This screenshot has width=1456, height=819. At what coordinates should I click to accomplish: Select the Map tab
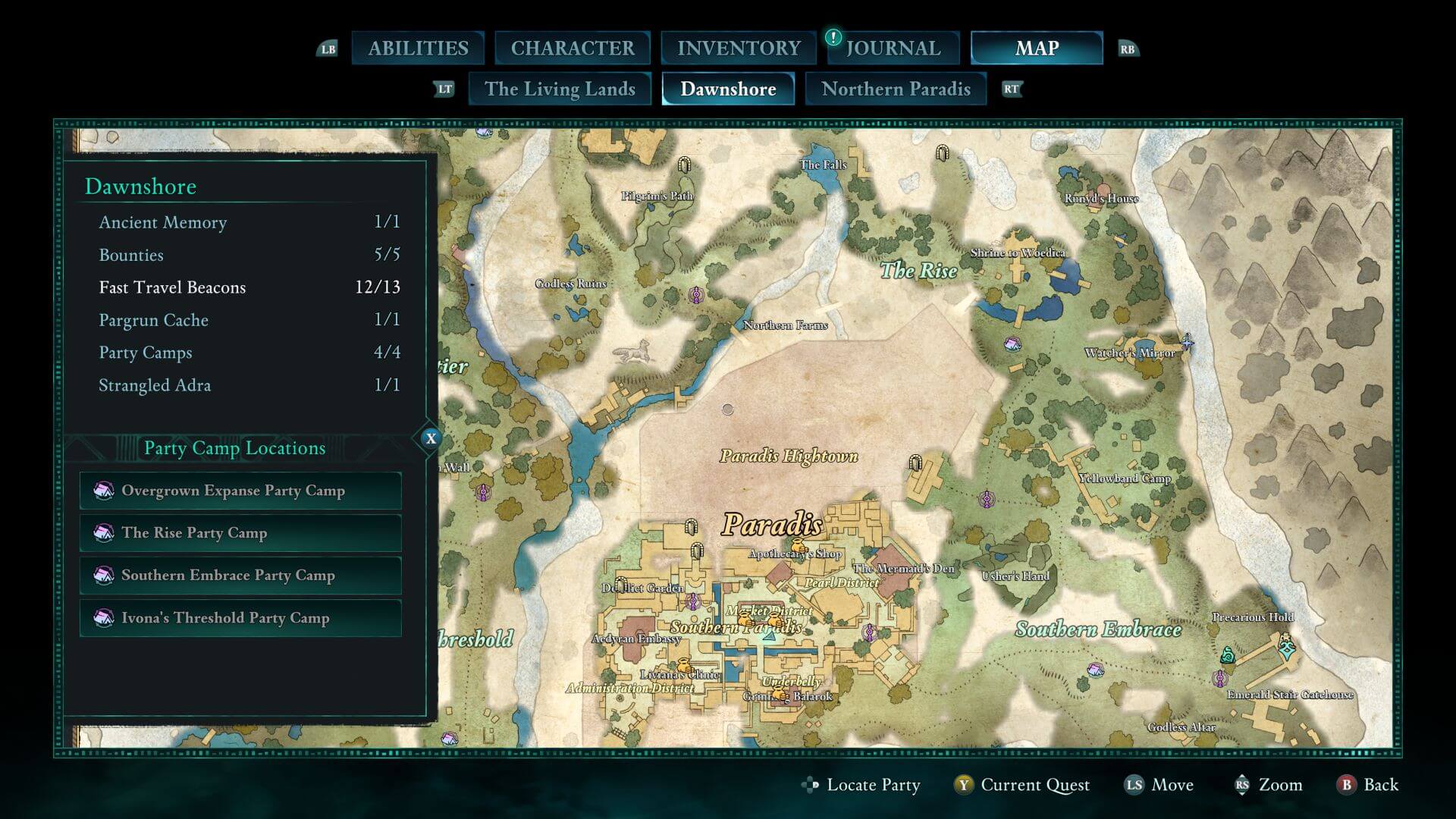click(x=1037, y=48)
